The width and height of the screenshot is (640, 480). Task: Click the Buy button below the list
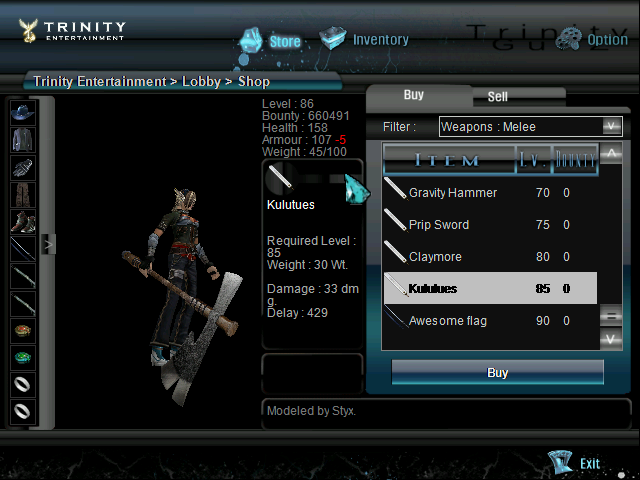tap(497, 373)
